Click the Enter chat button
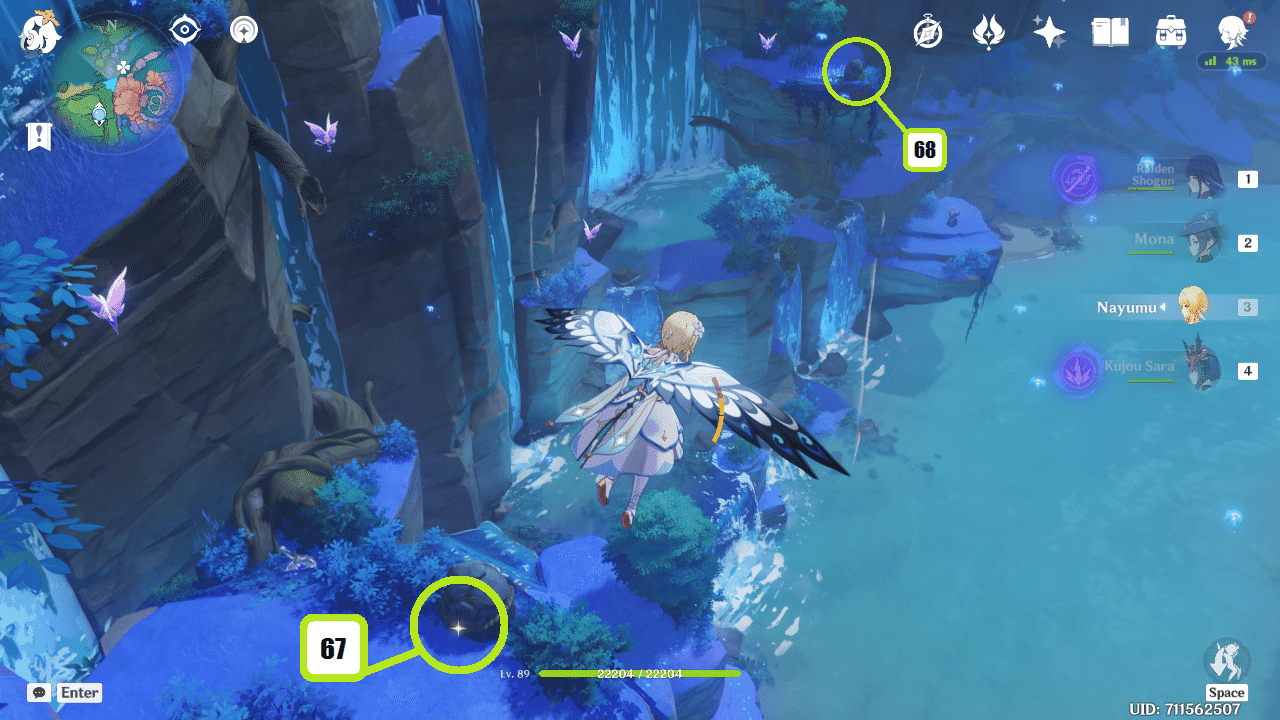The width and height of the screenshot is (1280, 720). [79, 692]
